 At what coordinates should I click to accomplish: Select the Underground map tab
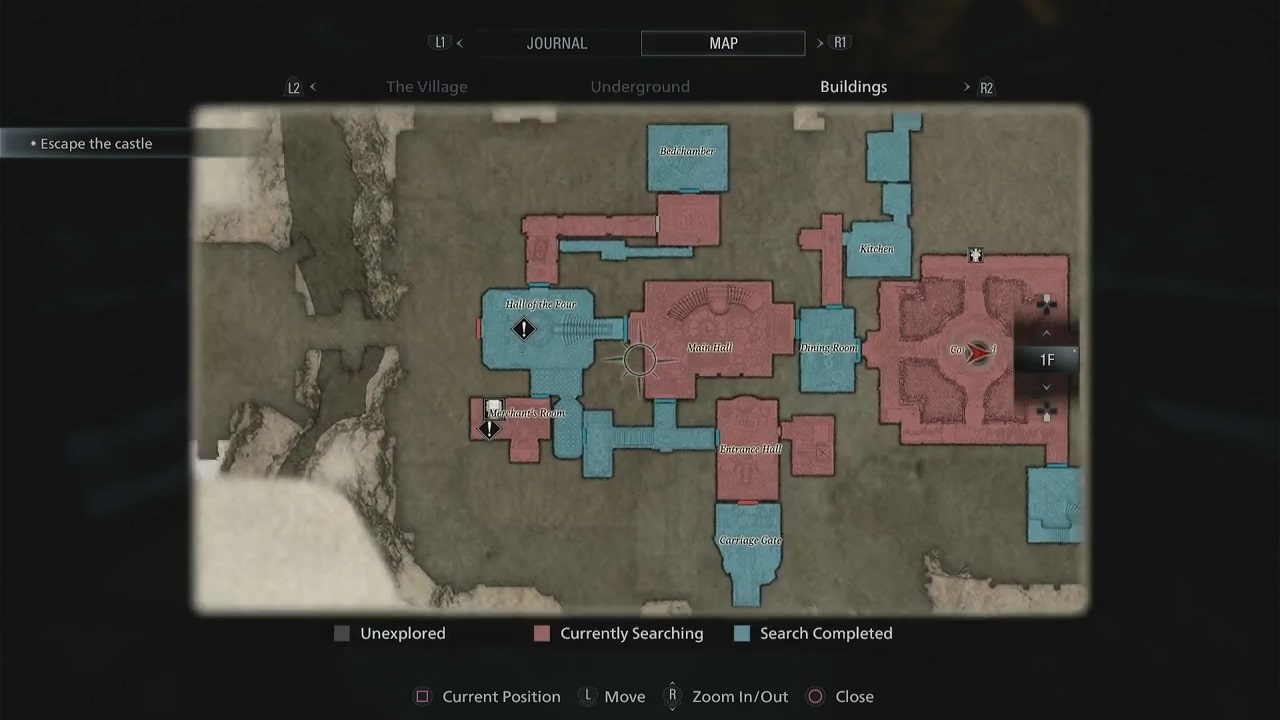(x=640, y=87)
